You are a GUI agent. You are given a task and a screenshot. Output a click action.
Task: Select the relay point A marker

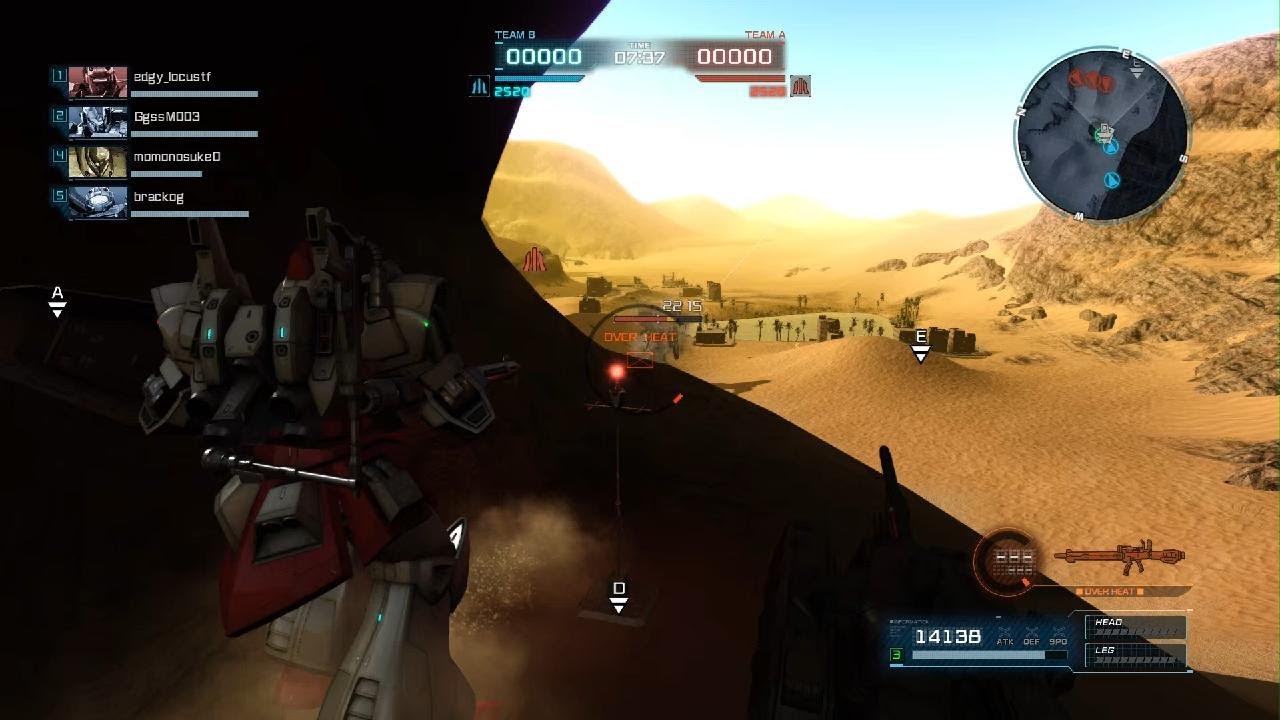point(58,300)
